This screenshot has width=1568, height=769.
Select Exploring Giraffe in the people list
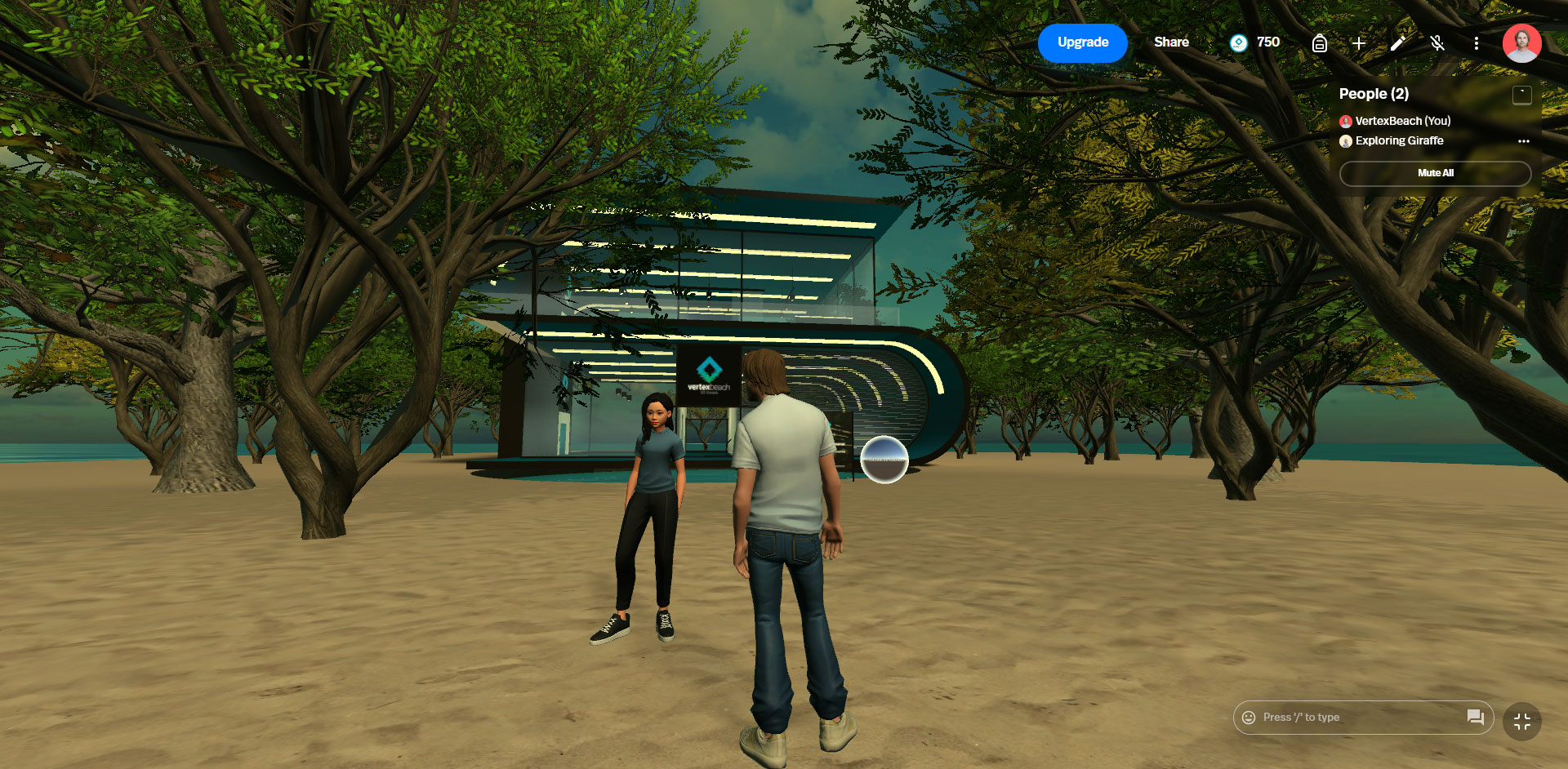pyautogui.click(x=1399, y=140)
